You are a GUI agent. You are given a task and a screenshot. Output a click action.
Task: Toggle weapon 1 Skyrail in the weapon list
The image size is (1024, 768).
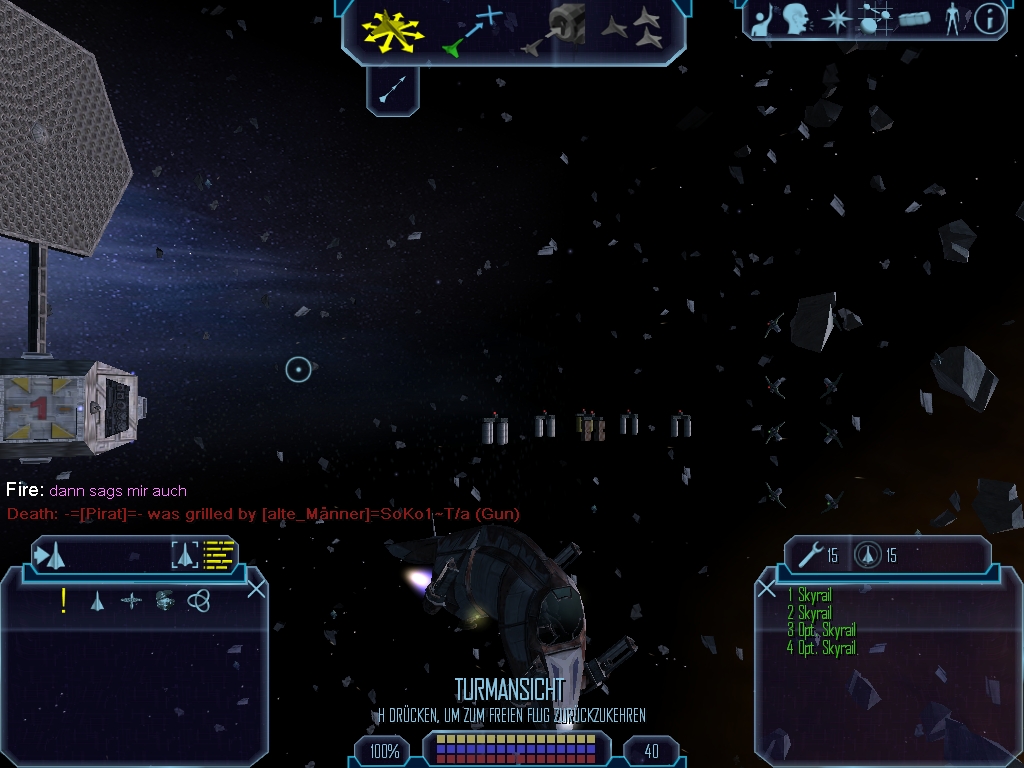[x=809, y=596]
